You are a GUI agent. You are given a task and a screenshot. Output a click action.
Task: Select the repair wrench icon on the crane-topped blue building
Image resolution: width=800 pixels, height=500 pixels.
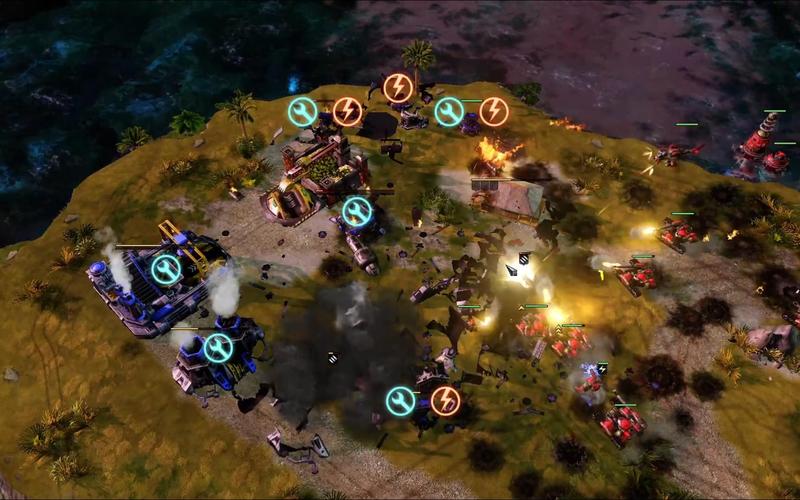166,268
